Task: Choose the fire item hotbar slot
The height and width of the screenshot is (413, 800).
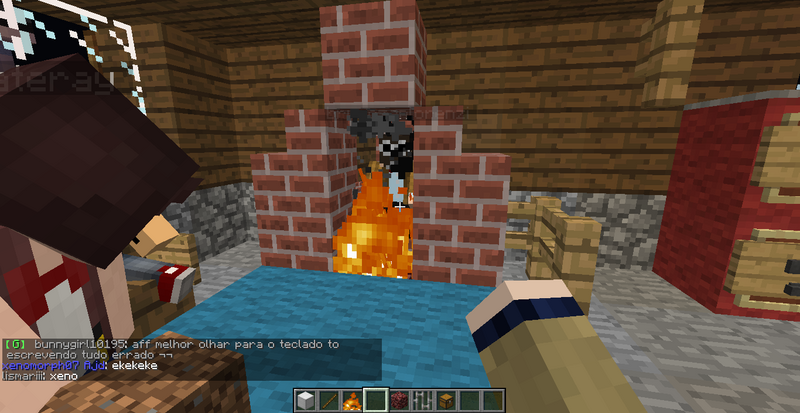Action: click(x=352, y=401)
